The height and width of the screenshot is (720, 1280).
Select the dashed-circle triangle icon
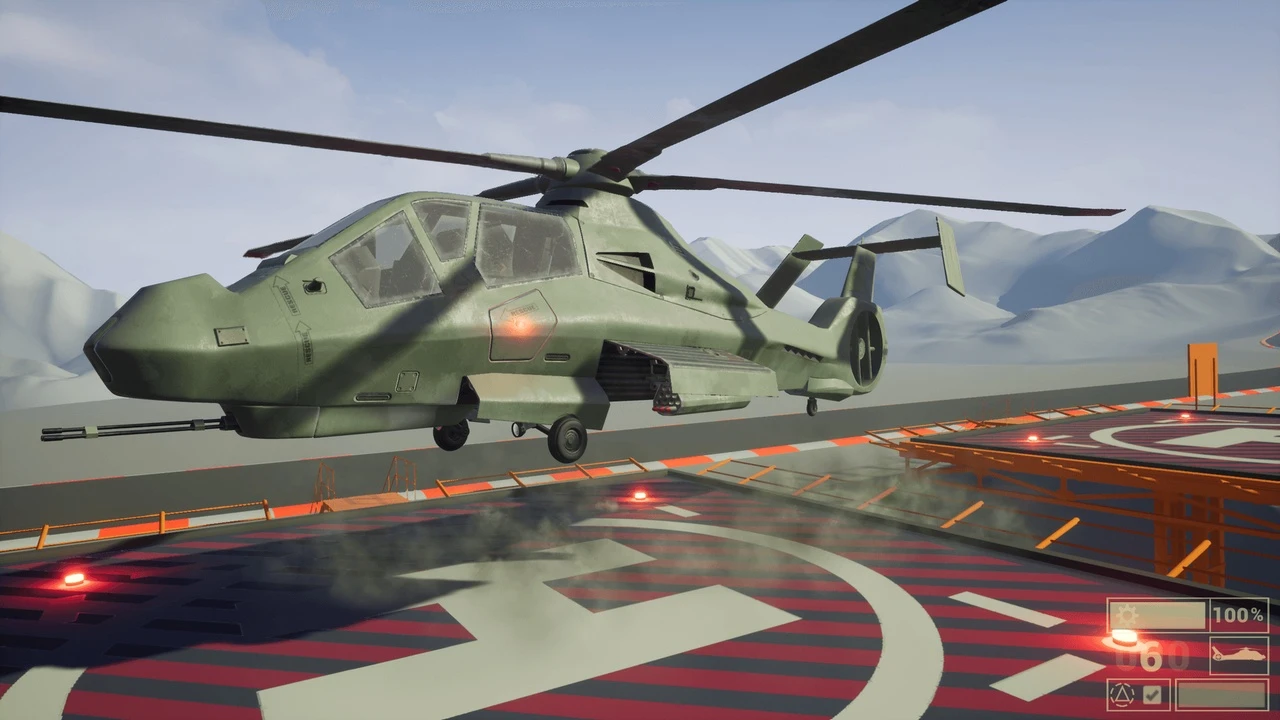pos(1124,694)
